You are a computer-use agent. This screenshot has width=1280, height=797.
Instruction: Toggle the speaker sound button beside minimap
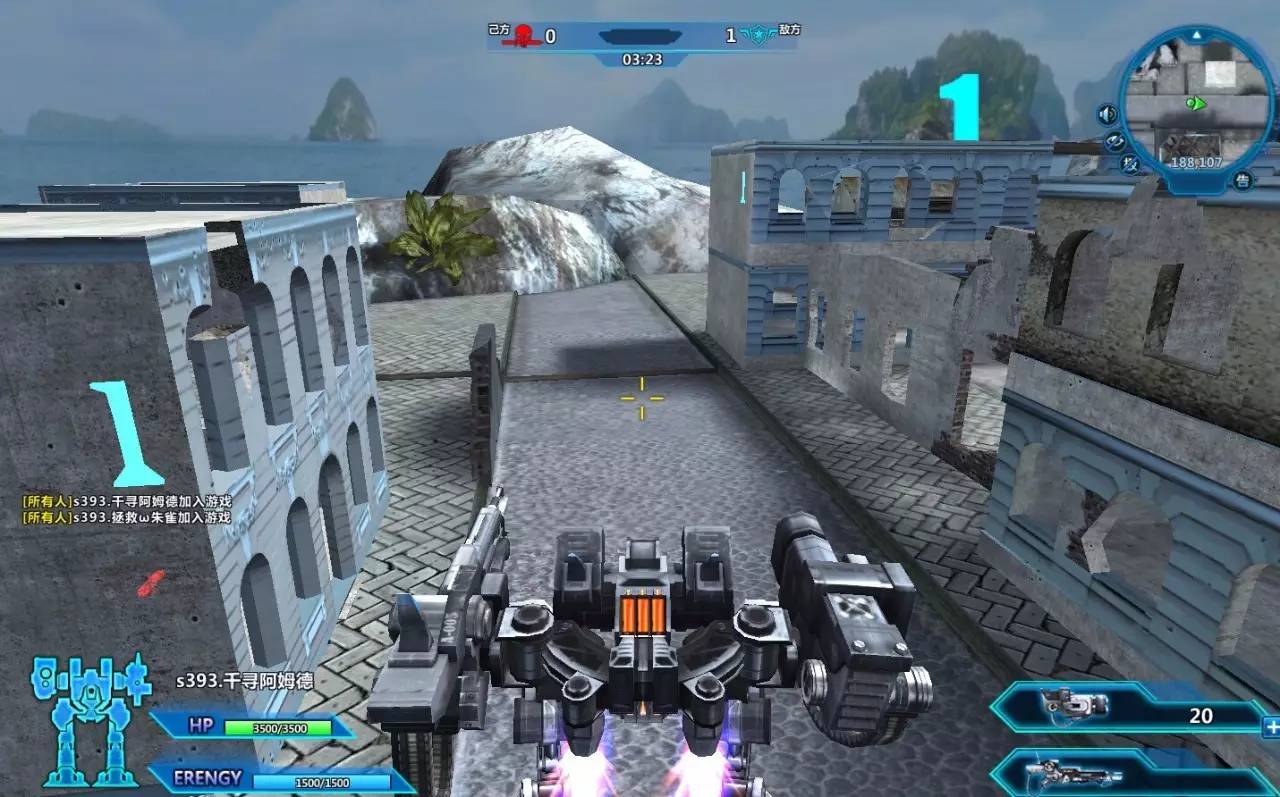pyautogui.click(x=1107, y=115)
